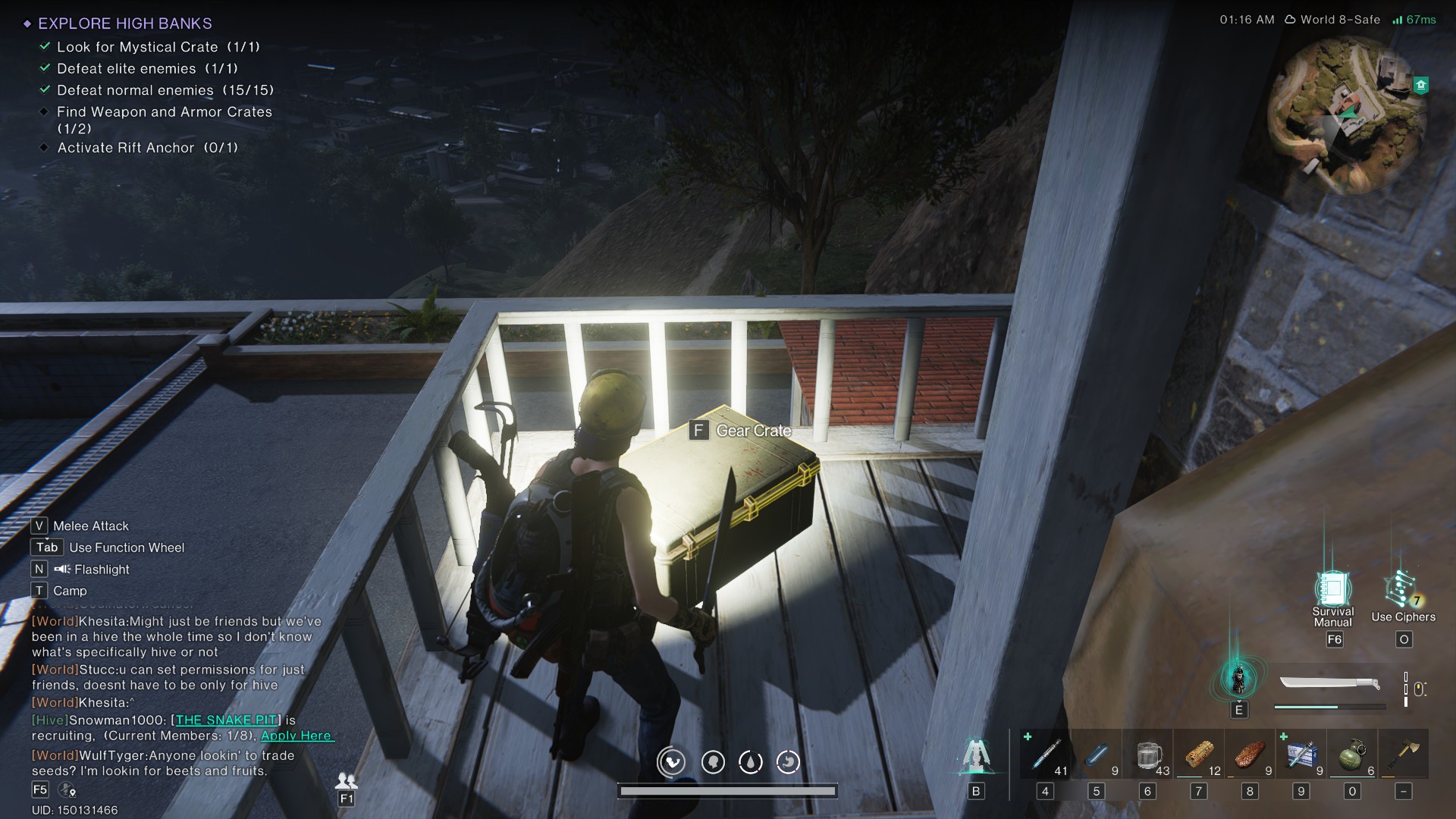Select the granola bar hotbar slot
The image size is (1456, 819).
pyautogui.click(x=1200, y=755)
